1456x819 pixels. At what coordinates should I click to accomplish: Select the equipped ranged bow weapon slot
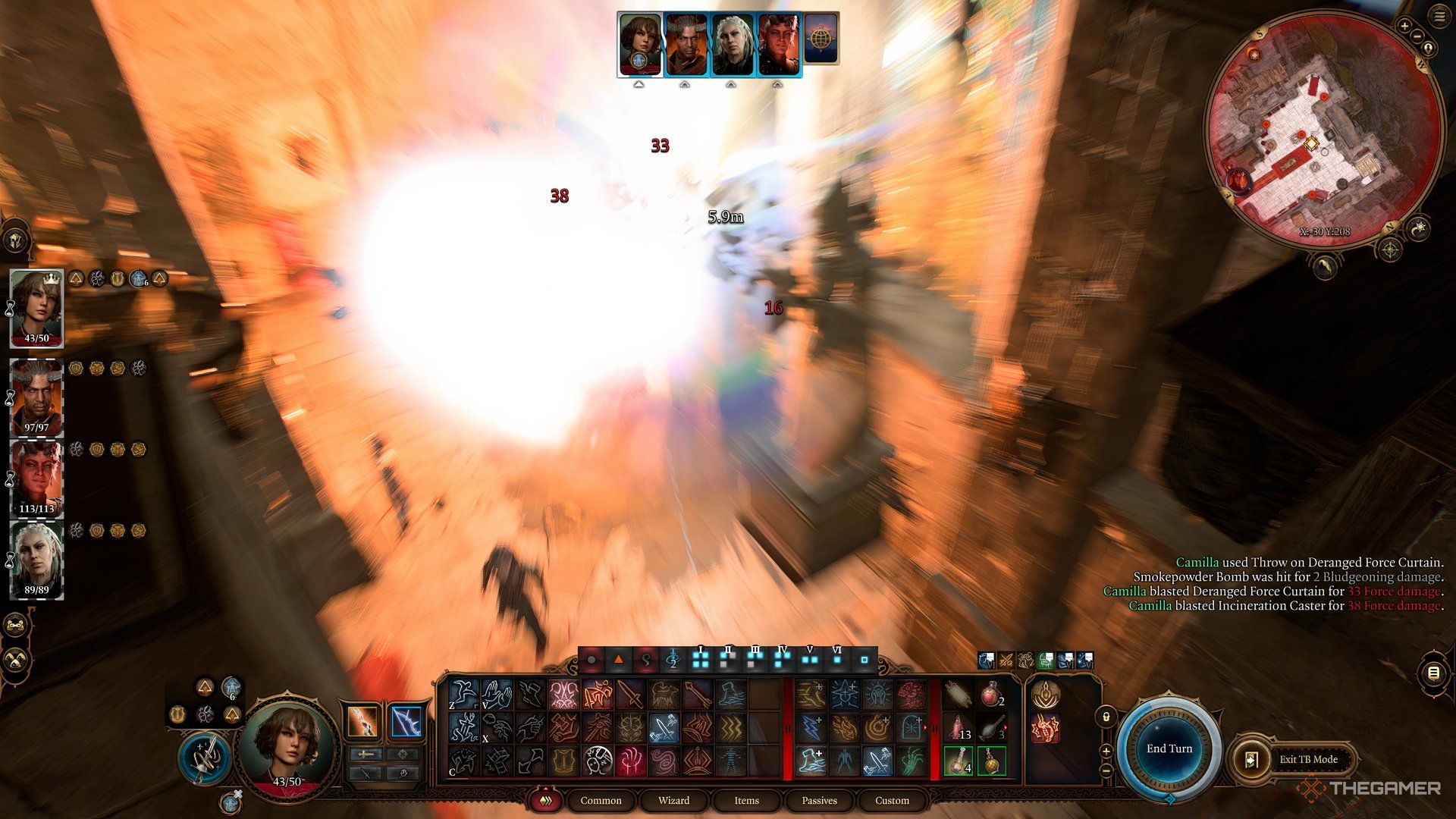(x=406, y=720)
